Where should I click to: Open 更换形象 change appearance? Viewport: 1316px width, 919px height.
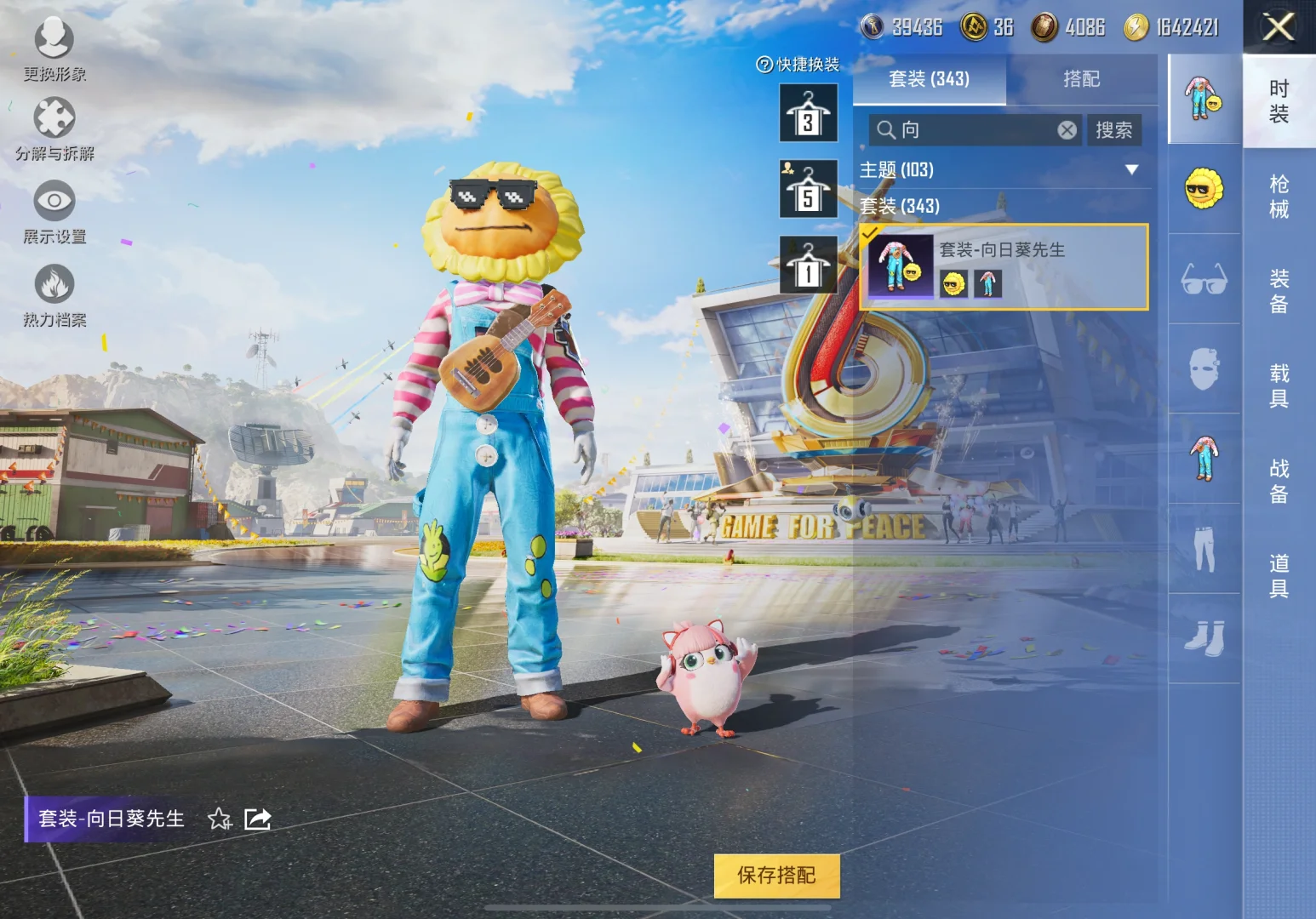[x=54, y=49]
